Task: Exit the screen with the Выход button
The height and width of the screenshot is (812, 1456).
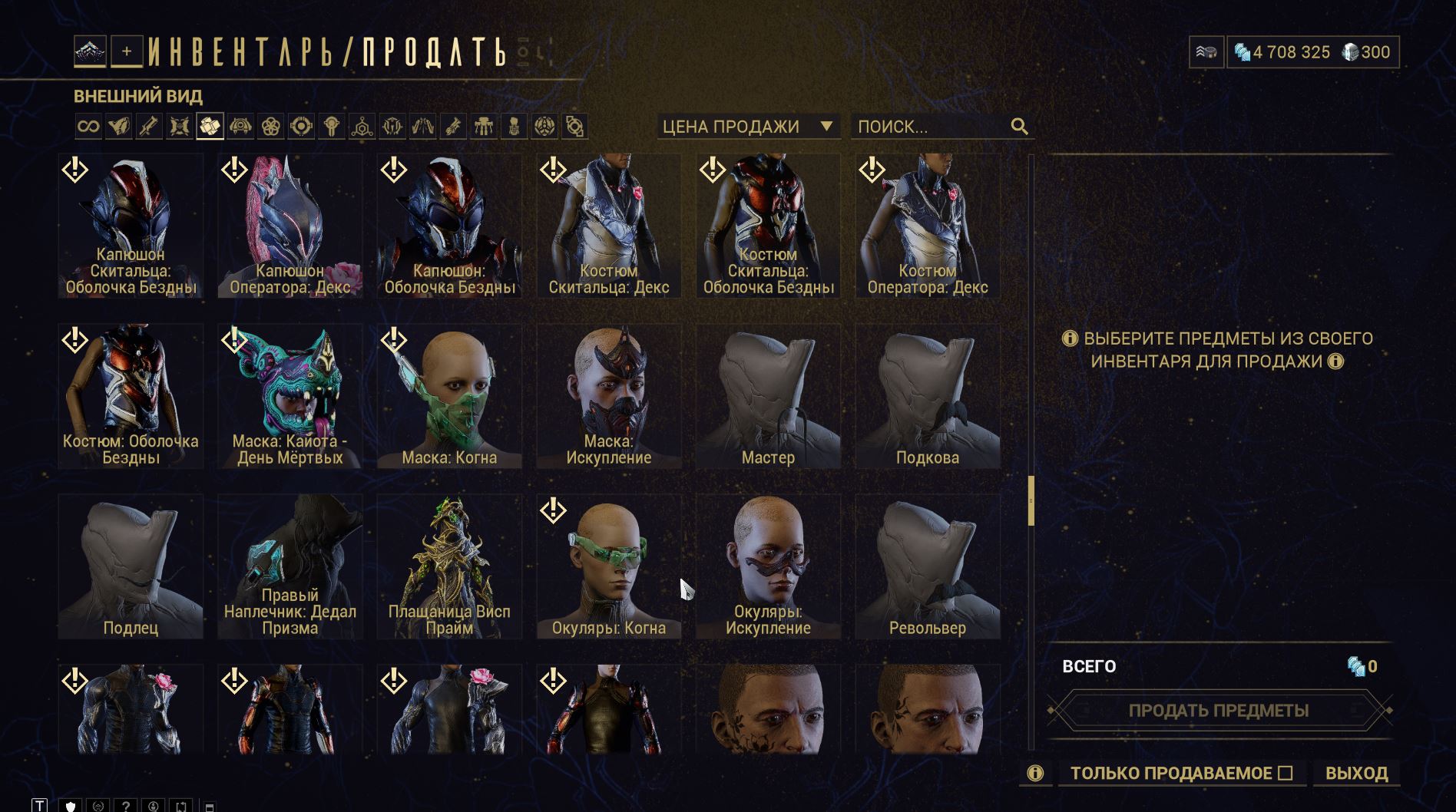Action: click(x=1356, y=773)
